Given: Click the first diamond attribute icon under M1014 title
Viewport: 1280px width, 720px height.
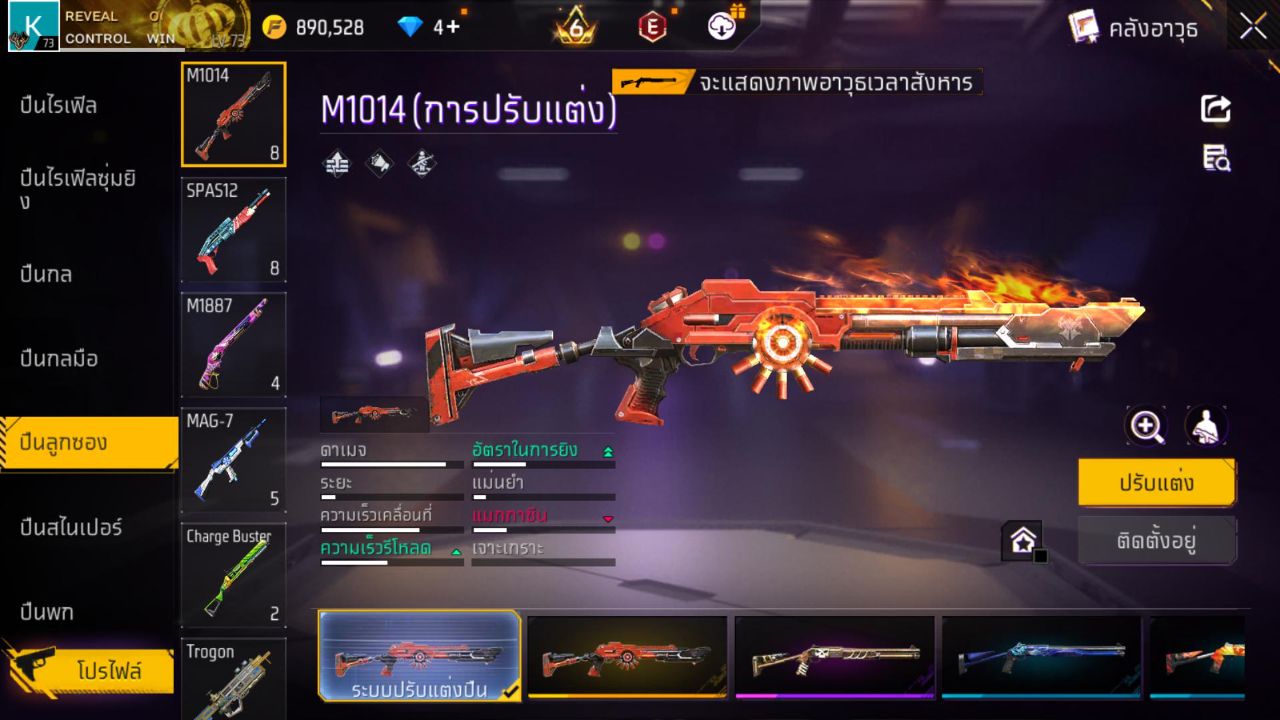Looking at the screenshot, I should coord(335,163).
